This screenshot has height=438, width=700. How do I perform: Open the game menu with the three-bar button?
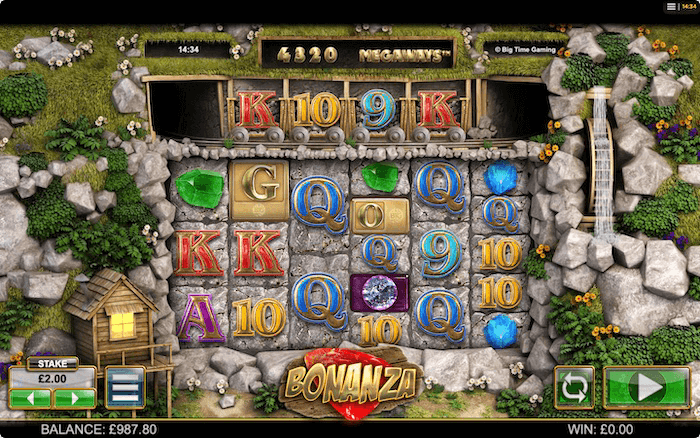[x=125, y=387]
